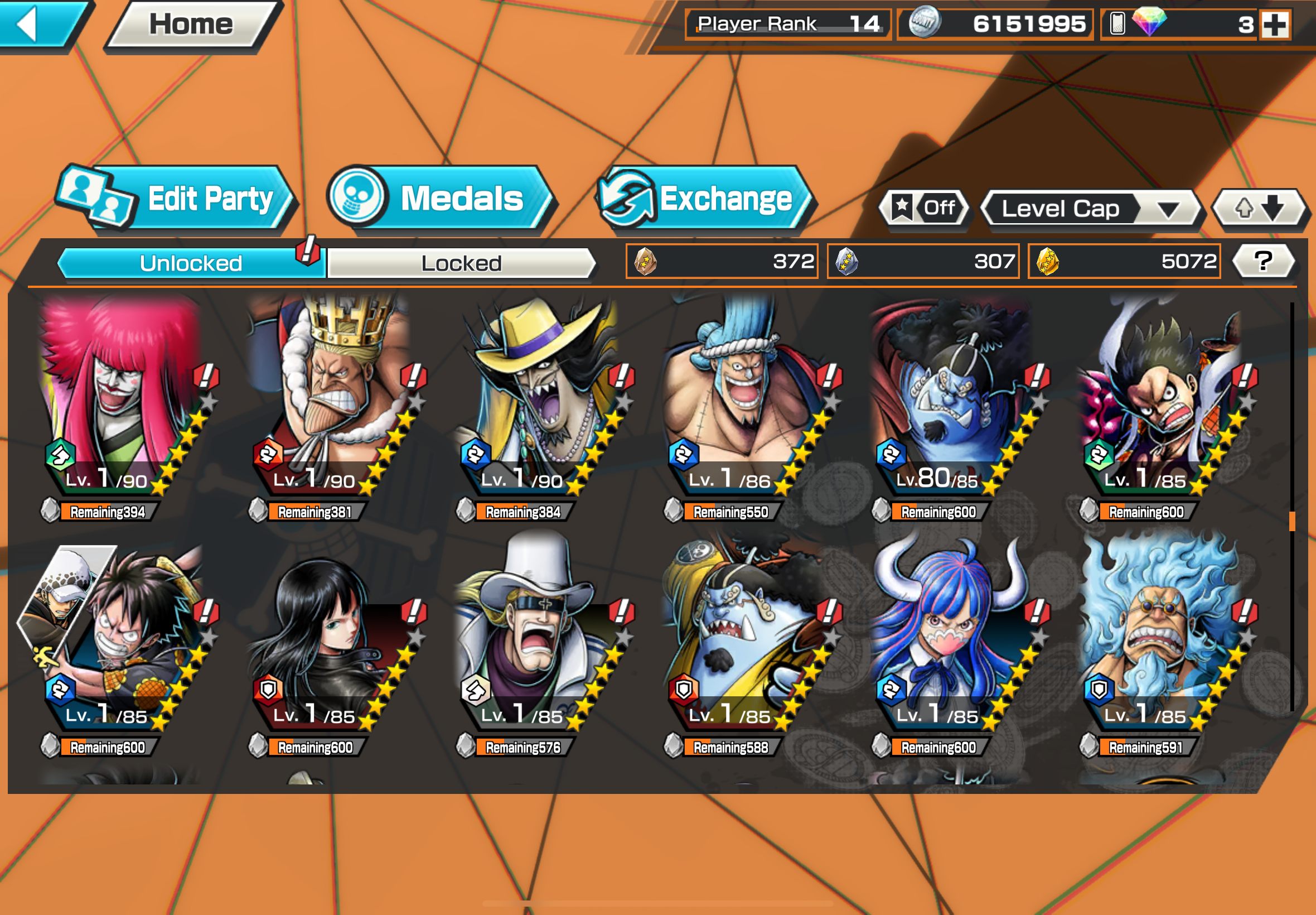Image resolution: width=1316 pixels, height=915 pixels.
Task: Select the Unlocked characters tab
Action: pos(191,263)
